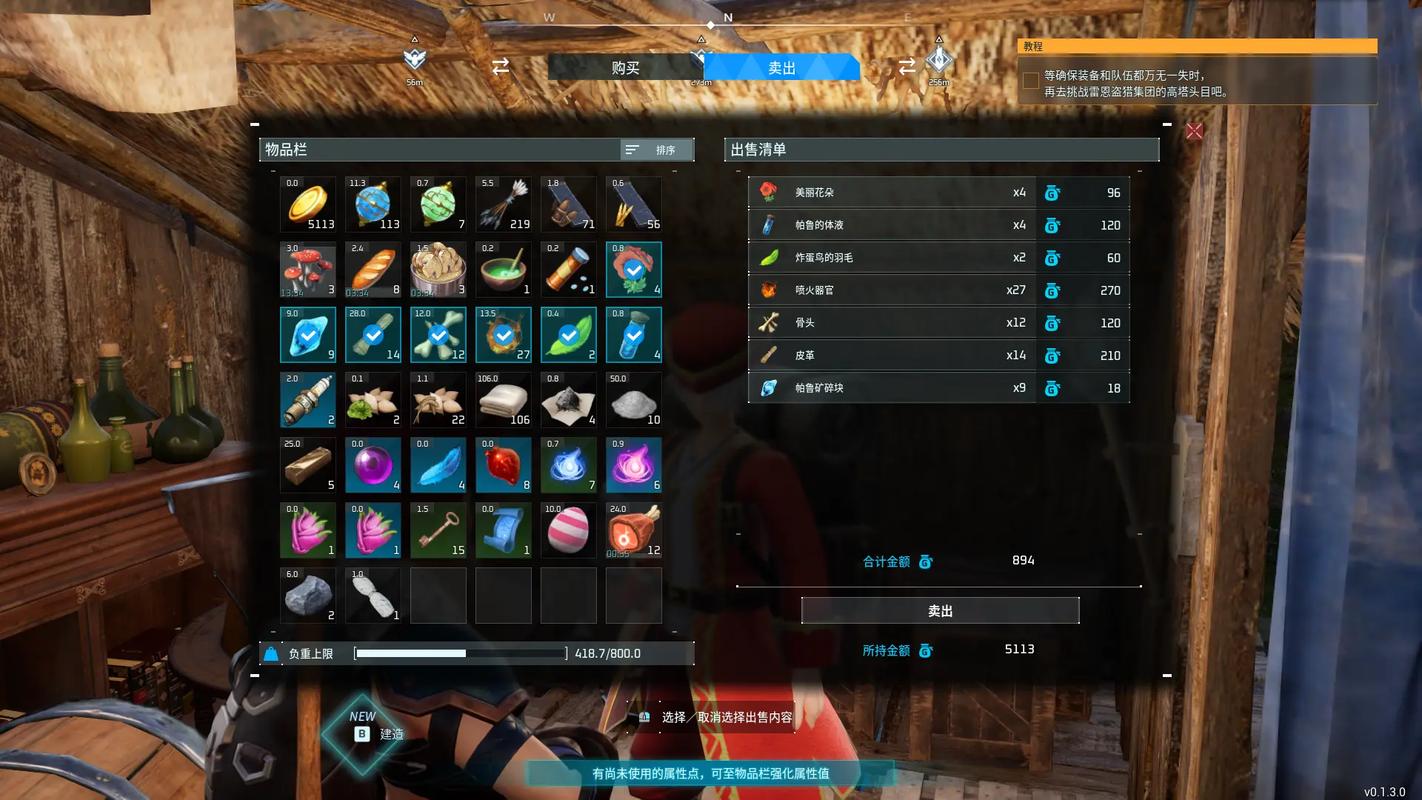Select the baguette bread slot
This screenshot has height=800, width=1422.
(x=373, y=269)
